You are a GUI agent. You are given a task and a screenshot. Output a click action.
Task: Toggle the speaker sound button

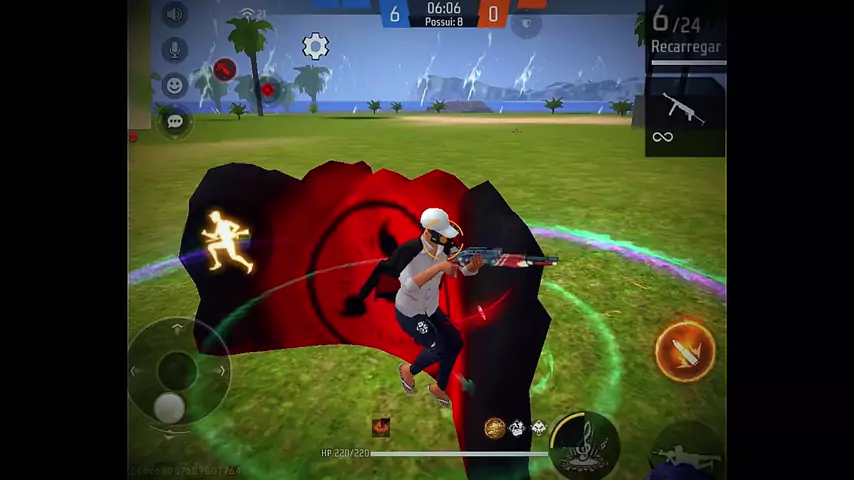[175, 14]
